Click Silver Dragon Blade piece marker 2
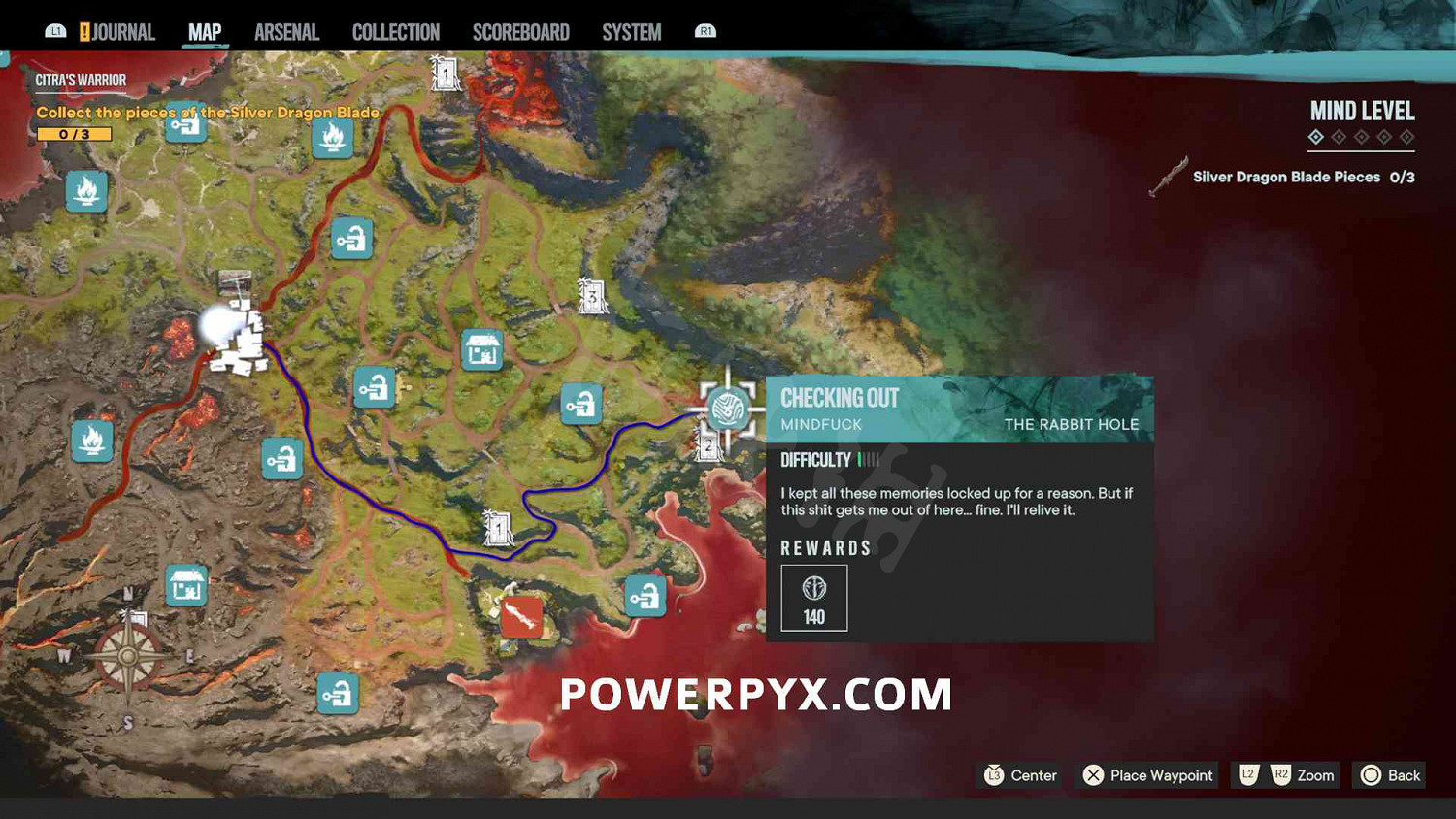Screen dimensions: 1456x819 click(x=709, y=446)
